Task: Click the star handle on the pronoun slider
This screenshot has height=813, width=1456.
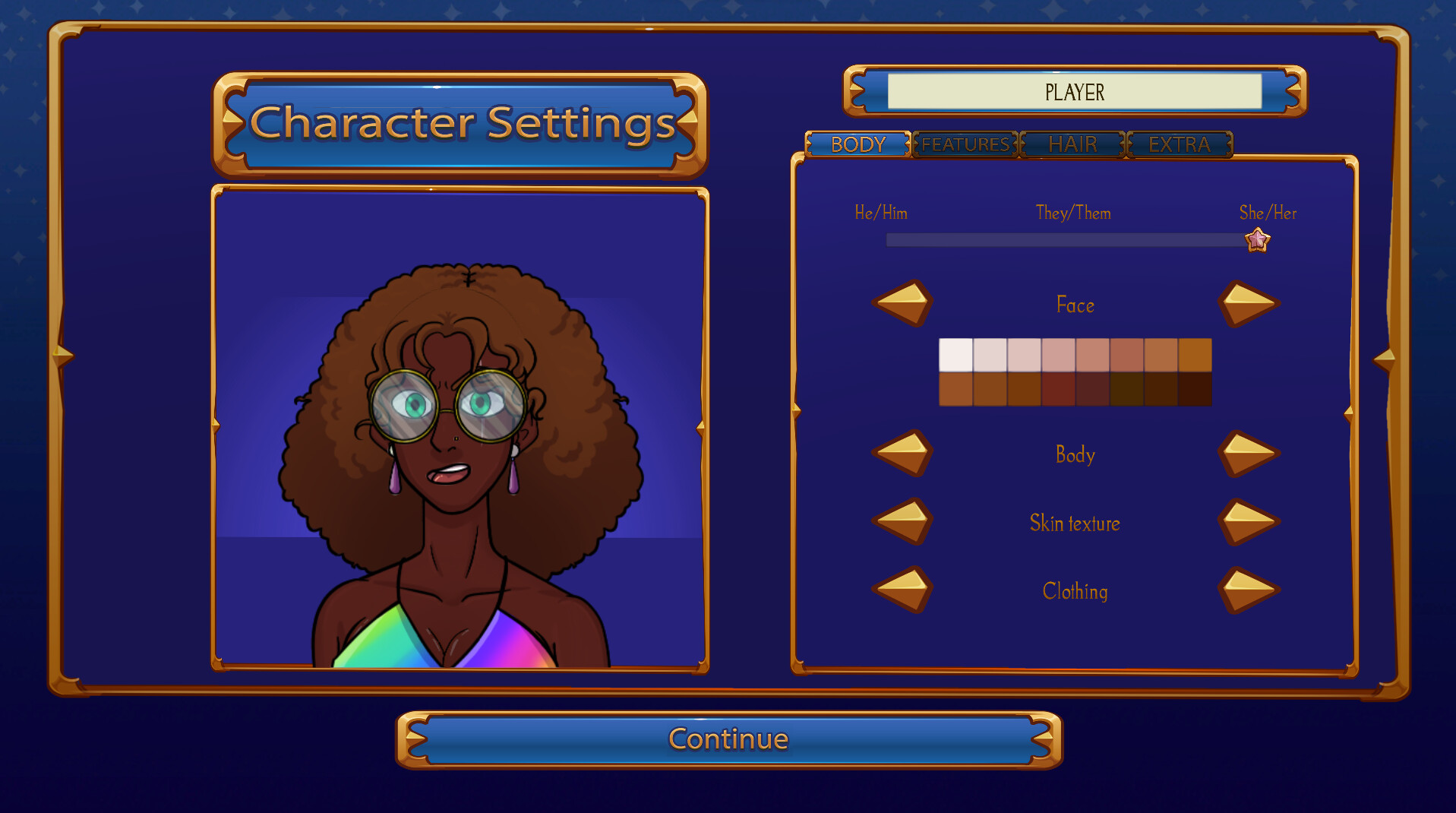Action: click(x=1257, y=239)
